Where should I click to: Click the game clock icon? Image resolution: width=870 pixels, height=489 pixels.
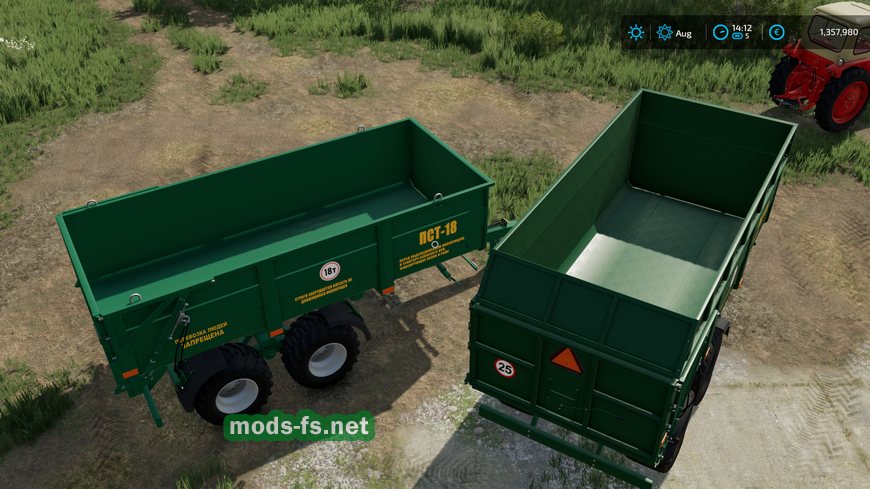(720, 32)
